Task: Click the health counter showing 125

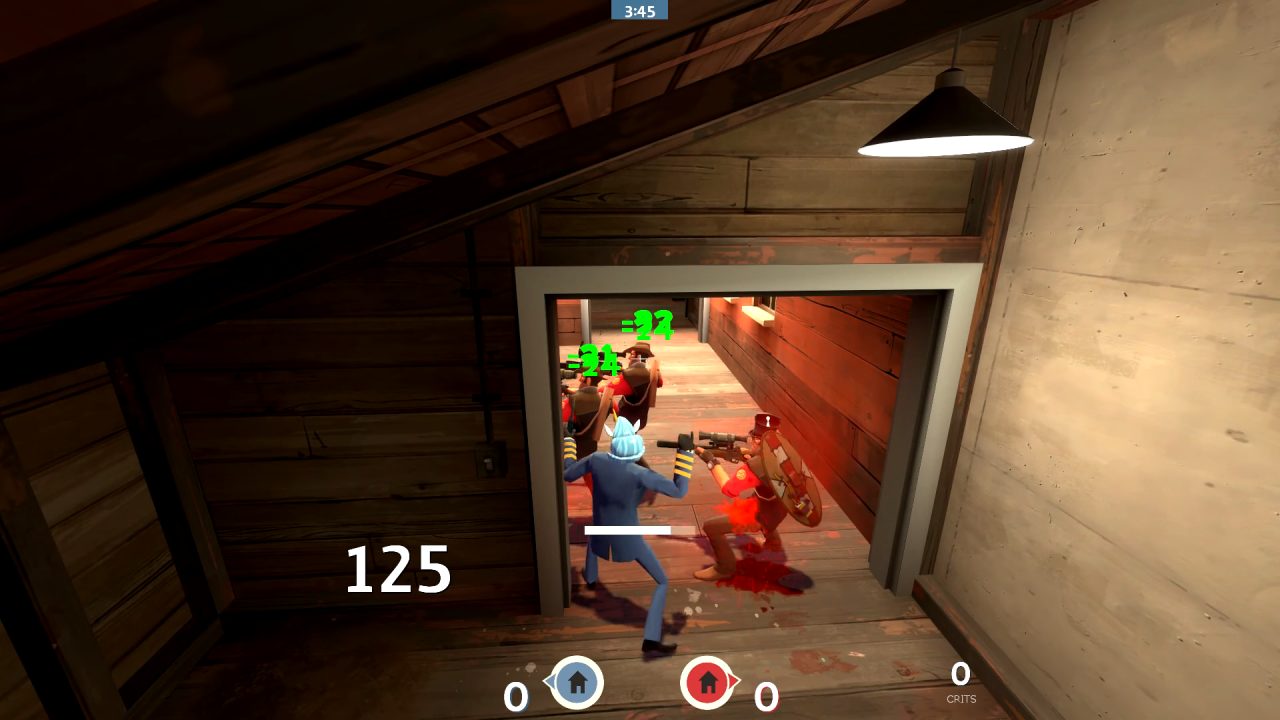Action: (399, 567)
